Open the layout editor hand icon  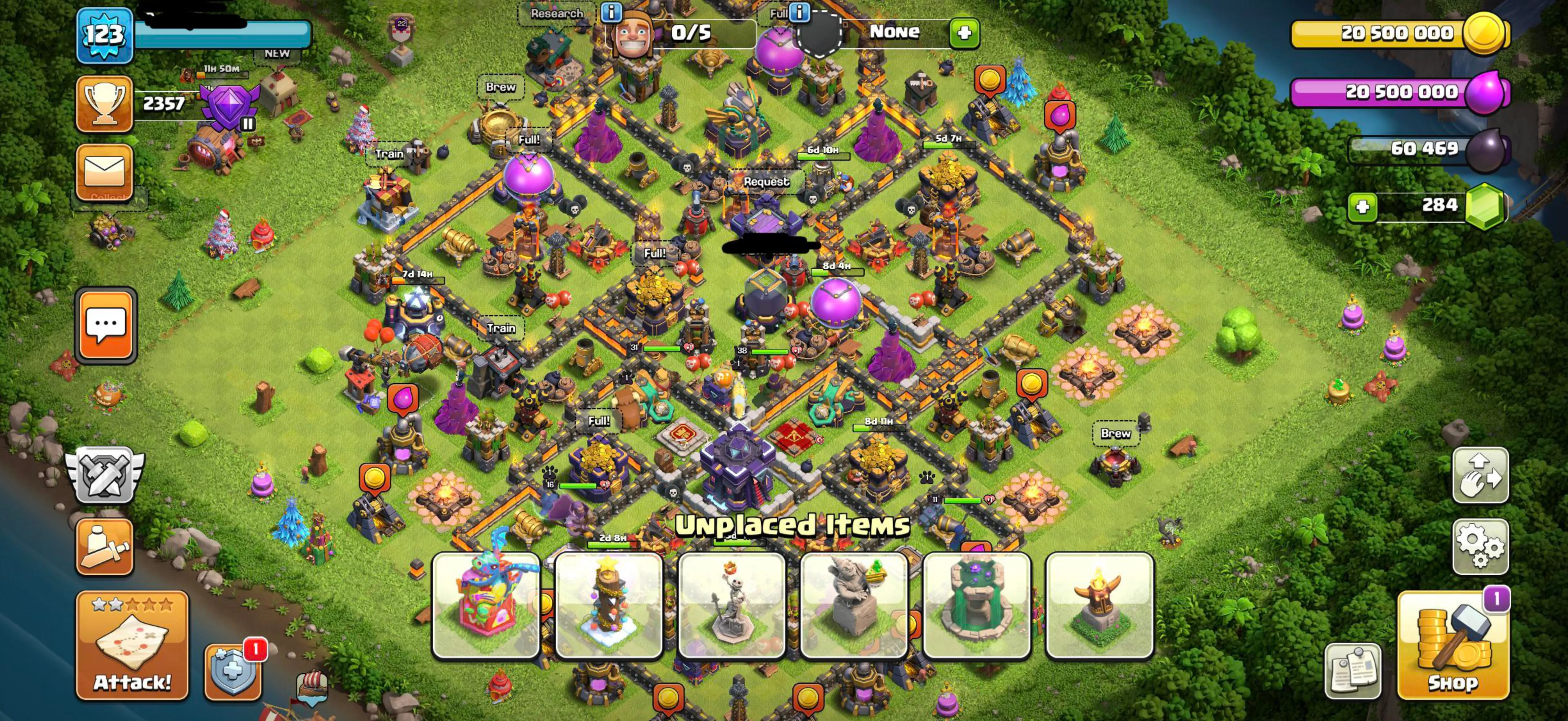pos(1480,475)
